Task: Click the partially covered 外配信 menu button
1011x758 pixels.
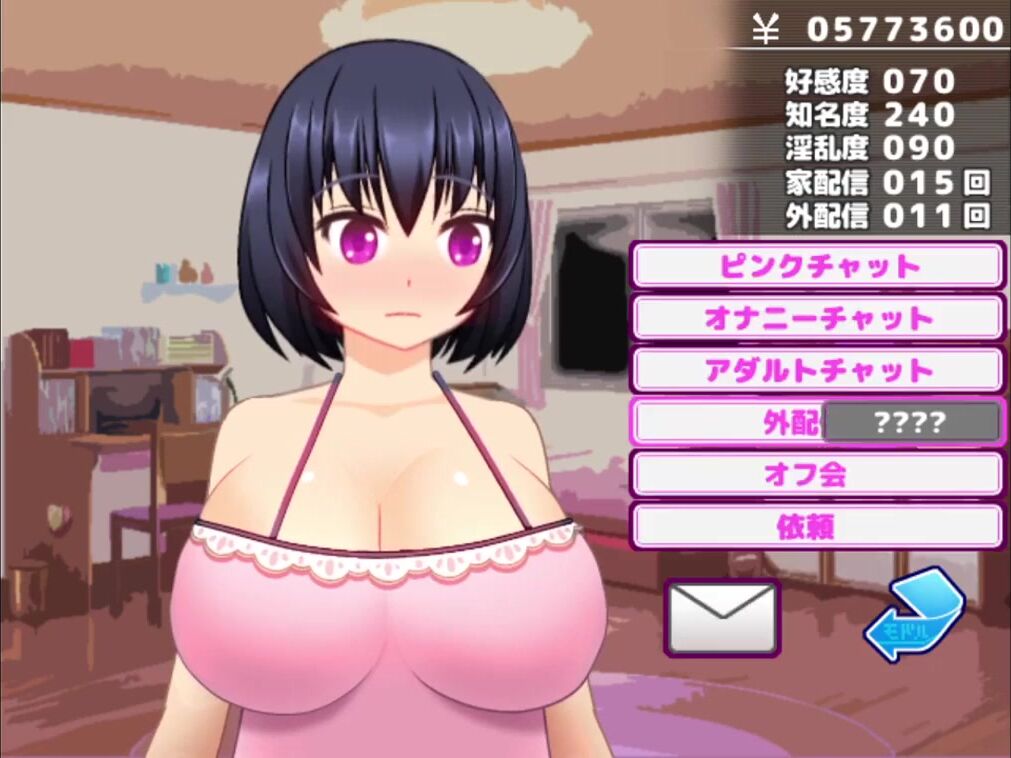Action: pyautogui.click(x=730, y=422)
